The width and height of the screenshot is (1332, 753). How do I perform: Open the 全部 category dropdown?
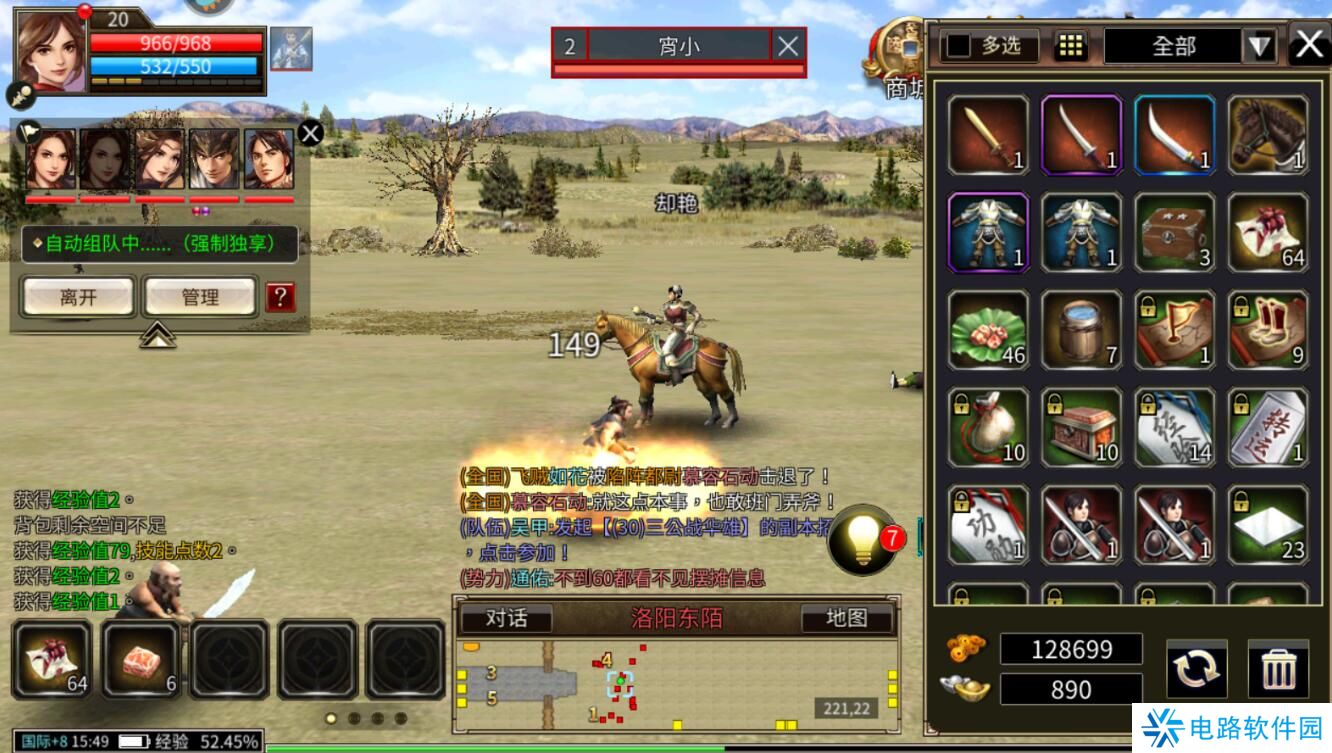1259,46
